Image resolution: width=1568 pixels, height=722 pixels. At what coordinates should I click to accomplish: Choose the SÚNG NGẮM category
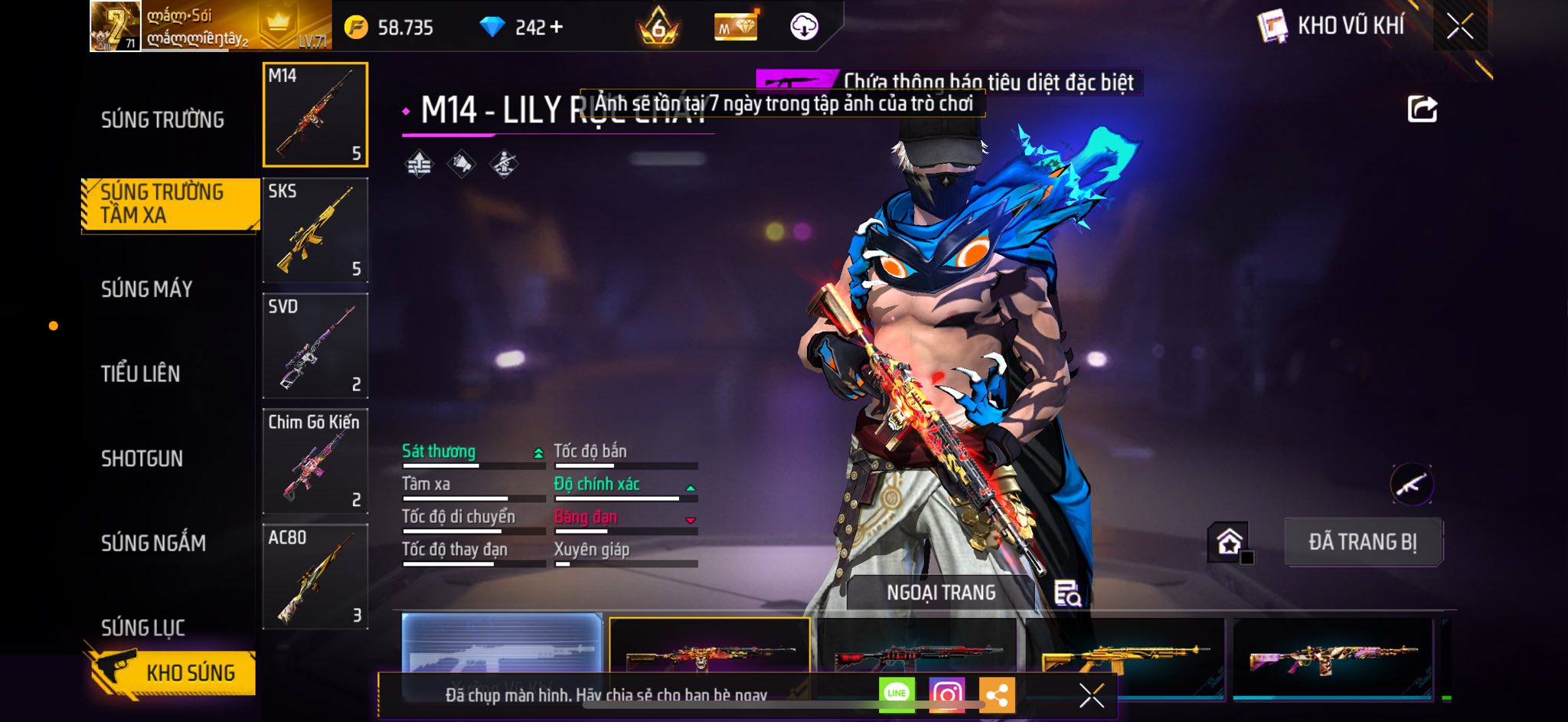pyautogui.click(x=153, y=544)
